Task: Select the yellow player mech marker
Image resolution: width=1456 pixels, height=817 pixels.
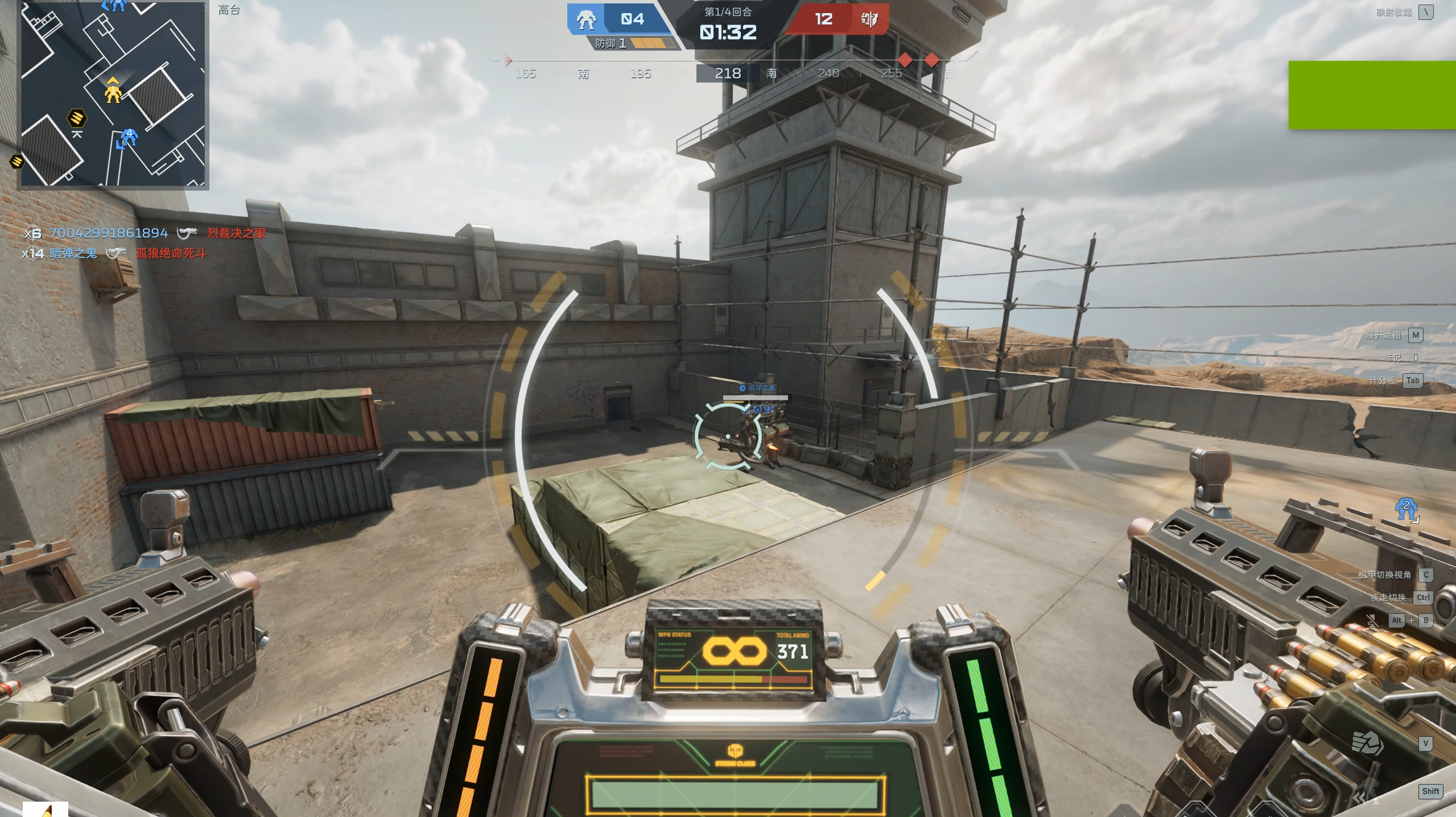Action: coord(113,91)
